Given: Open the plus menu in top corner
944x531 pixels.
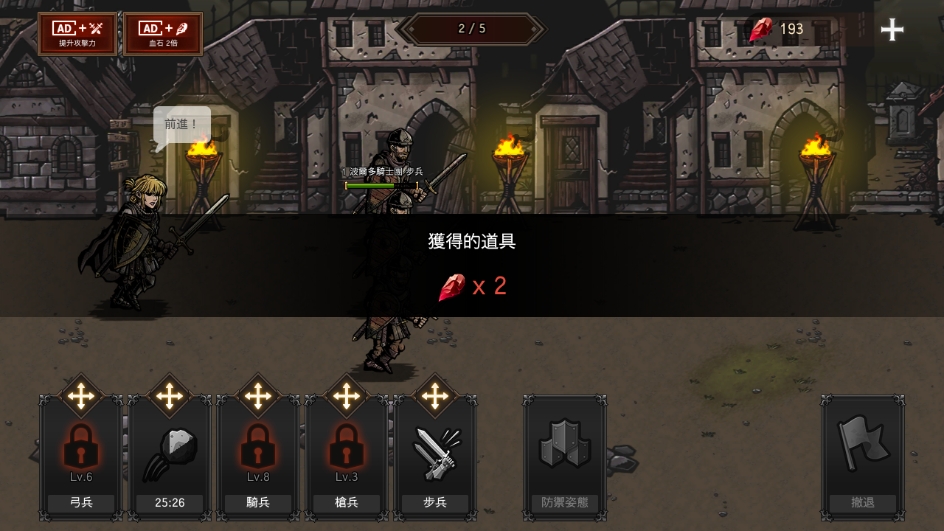Looking at the screenshot, I should click(x=892, y=30).
